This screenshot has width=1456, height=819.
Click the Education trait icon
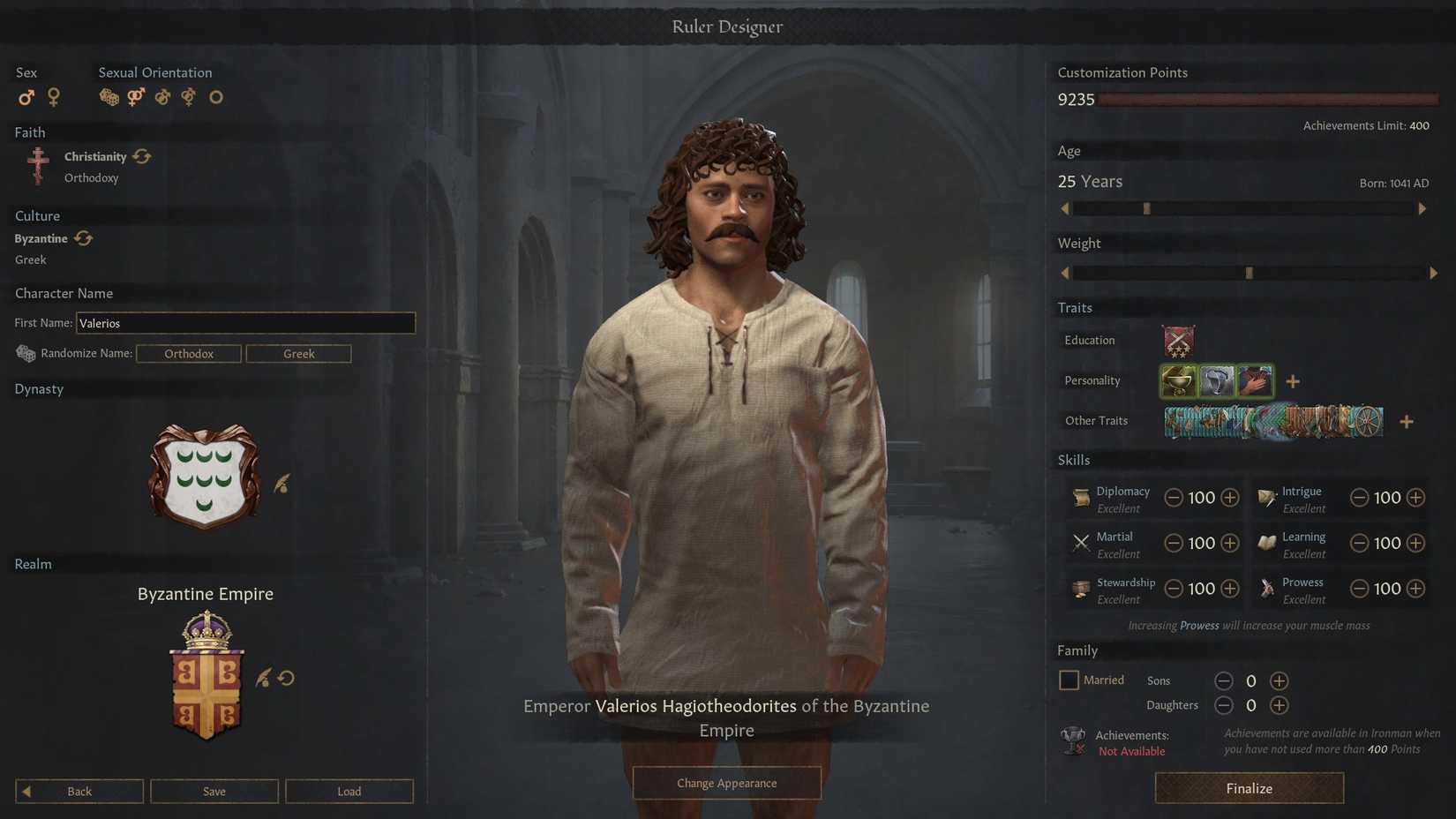(1178, 341)
